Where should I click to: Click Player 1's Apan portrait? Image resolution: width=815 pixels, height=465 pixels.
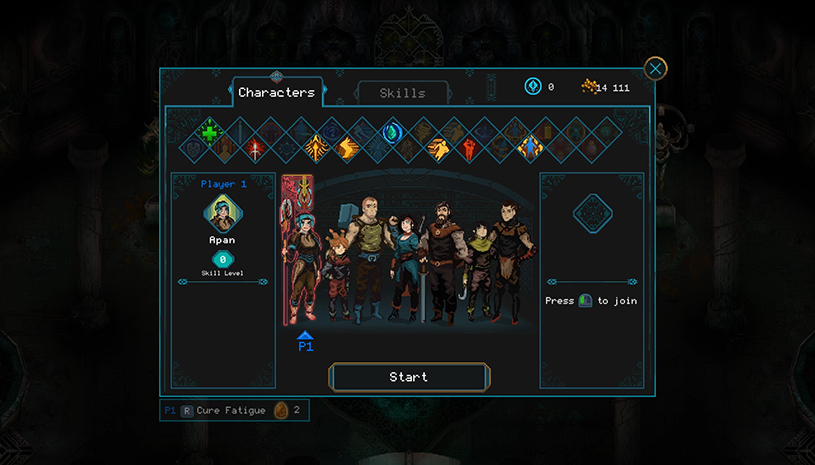click(221, 212)
